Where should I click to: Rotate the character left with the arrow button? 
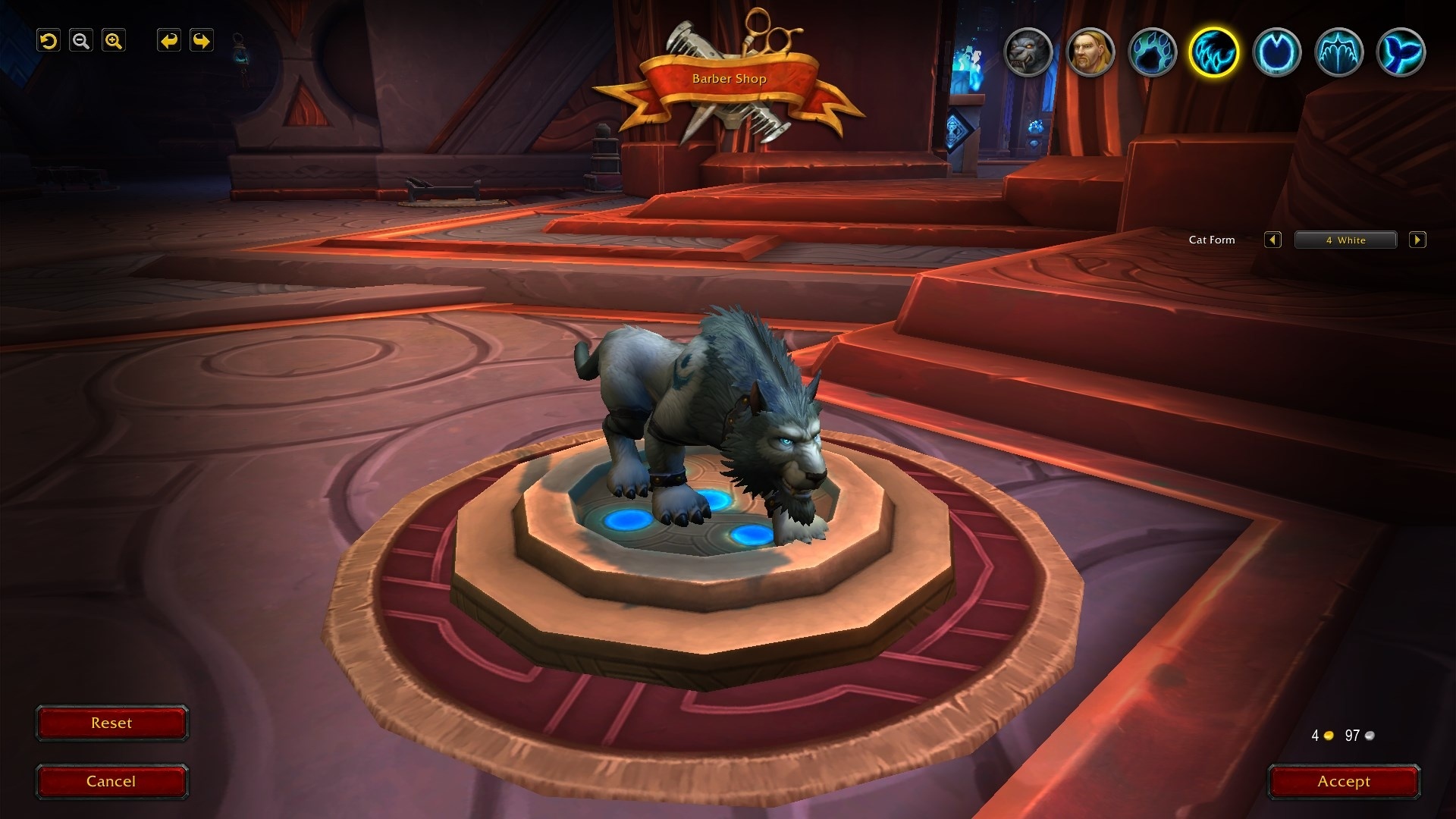[169, 41]
